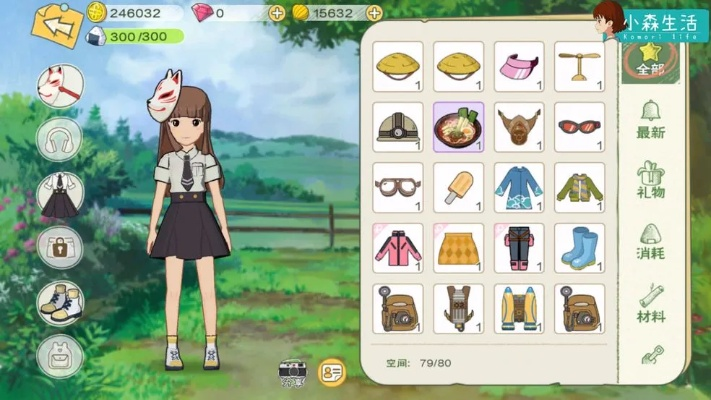
Task: Select the orange checkered skirt
Action: pos(459,248)
